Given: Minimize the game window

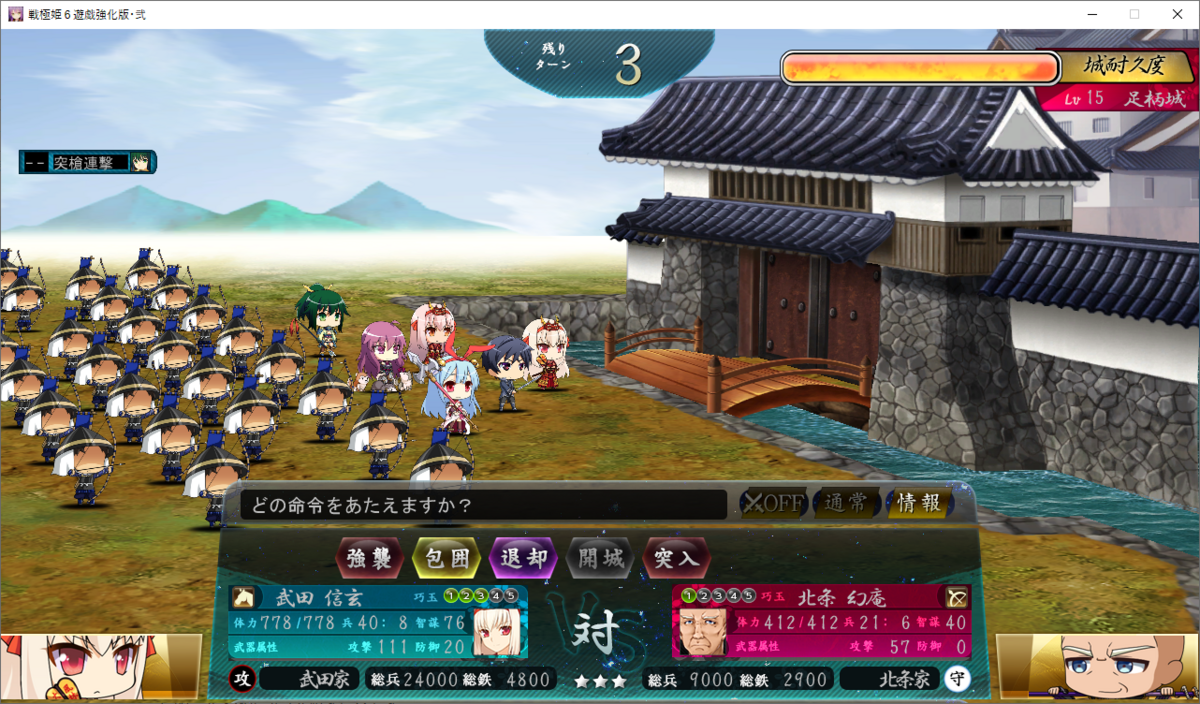Looking at the screenshot, I should 1088,14.
